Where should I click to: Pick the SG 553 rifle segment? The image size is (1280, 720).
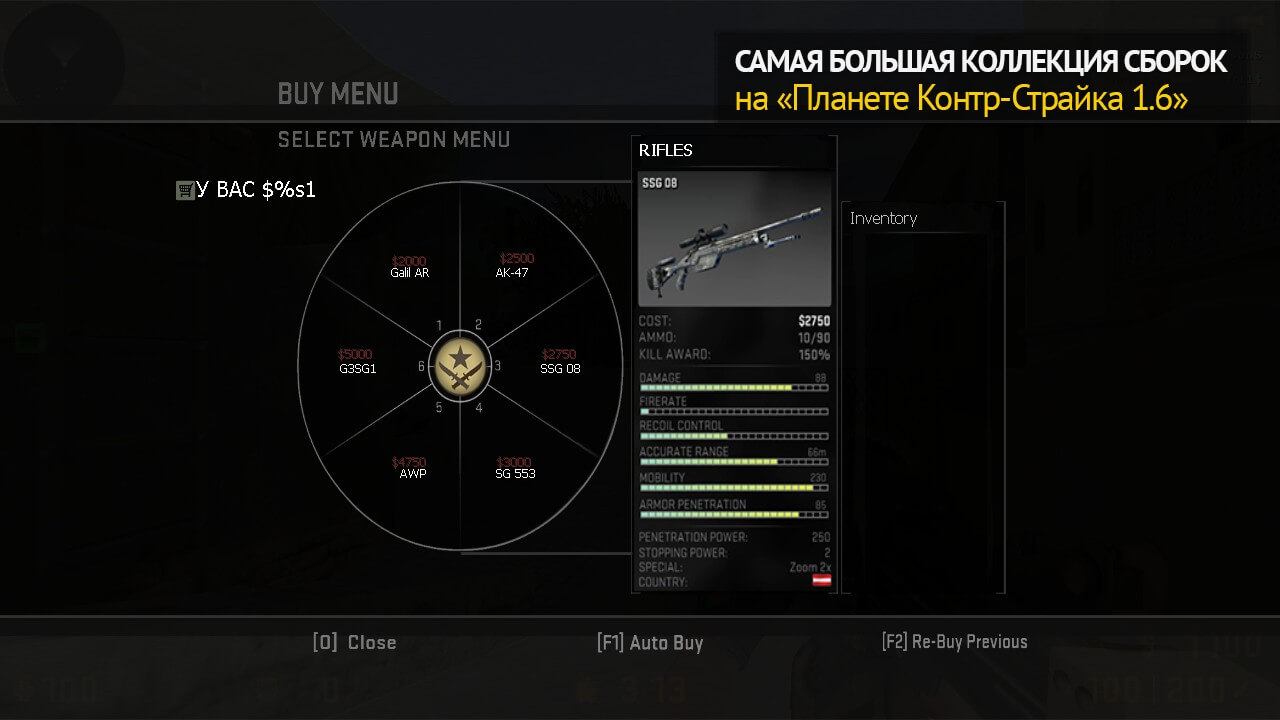[x=515, y=469]
